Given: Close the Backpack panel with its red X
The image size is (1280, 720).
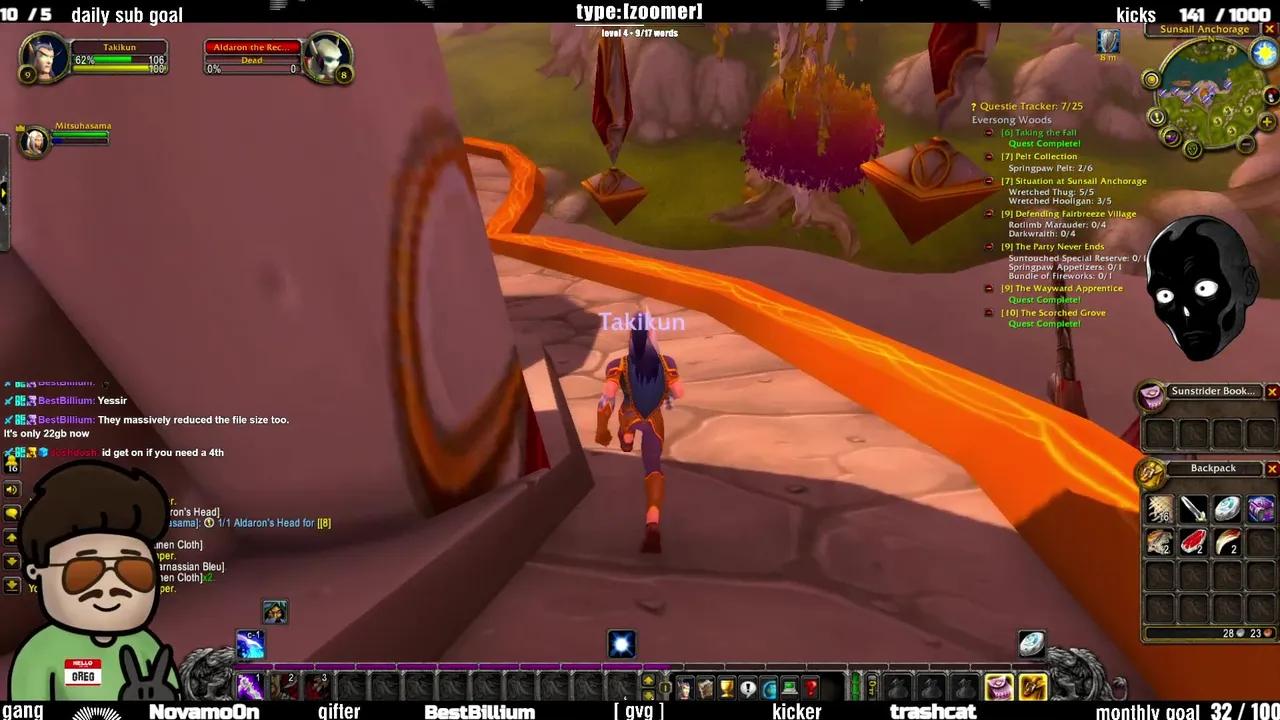Looking at the screenshot, I should click(x=1272, y=468).
